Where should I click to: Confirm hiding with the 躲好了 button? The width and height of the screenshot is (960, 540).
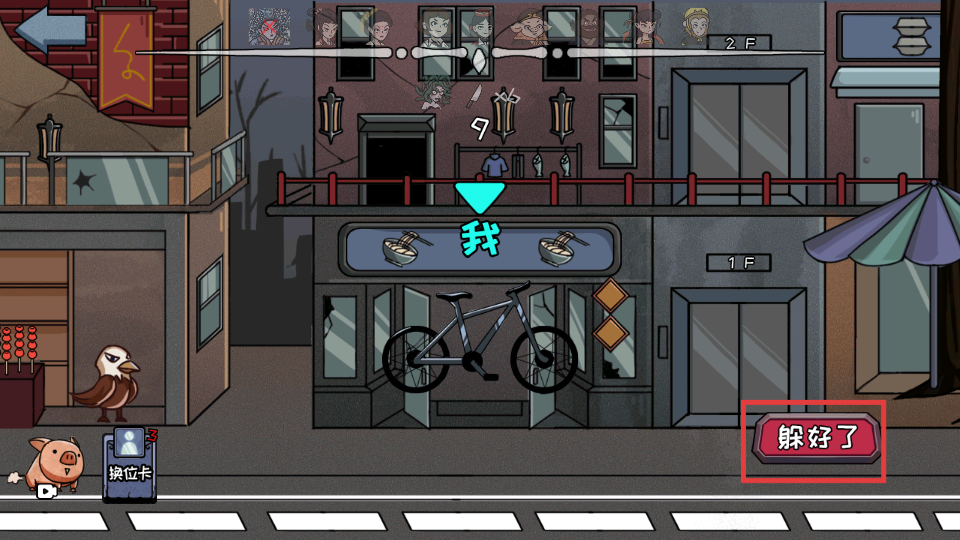click(817, 438)
